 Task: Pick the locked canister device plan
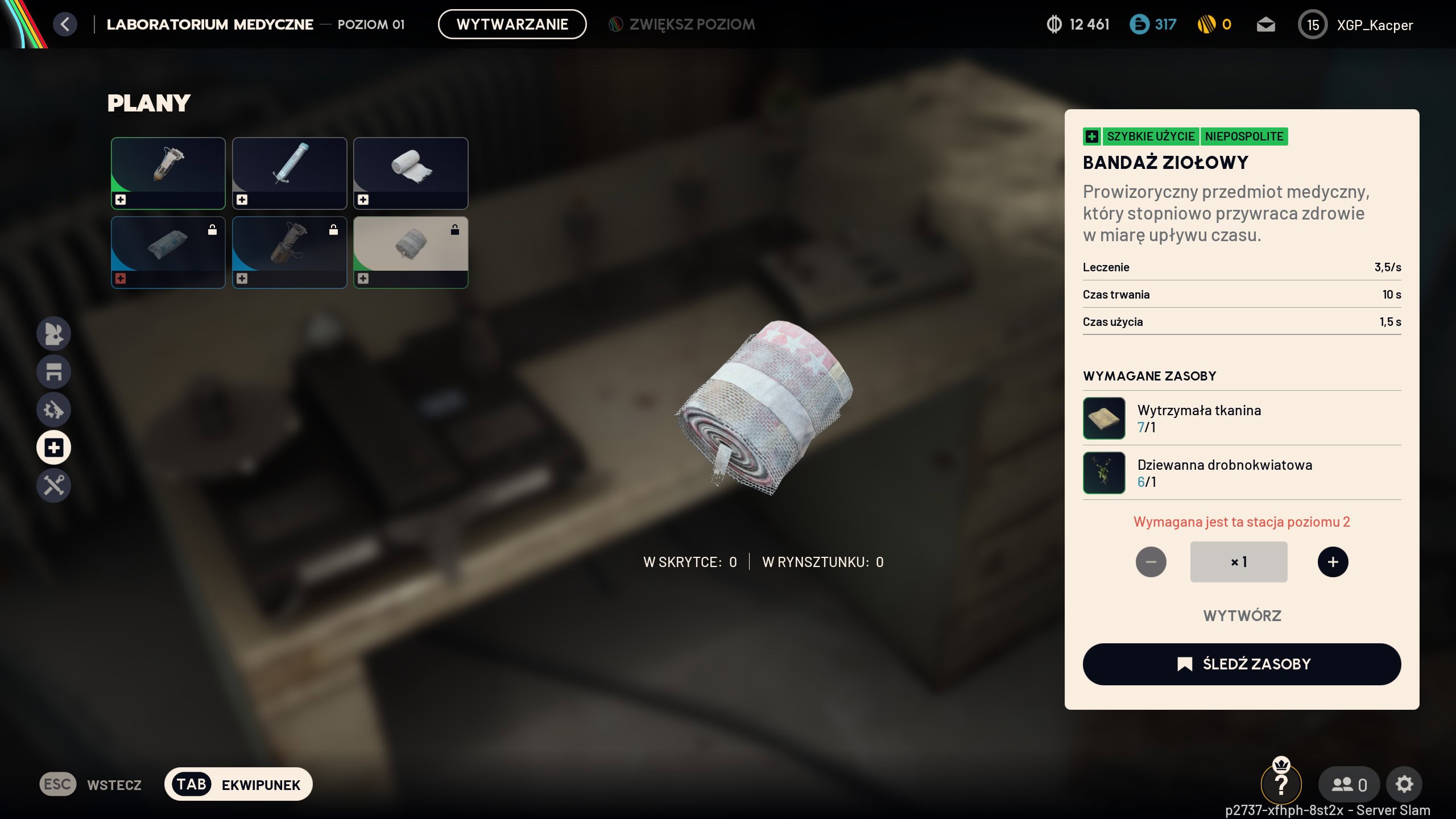[x=289, y=252]
